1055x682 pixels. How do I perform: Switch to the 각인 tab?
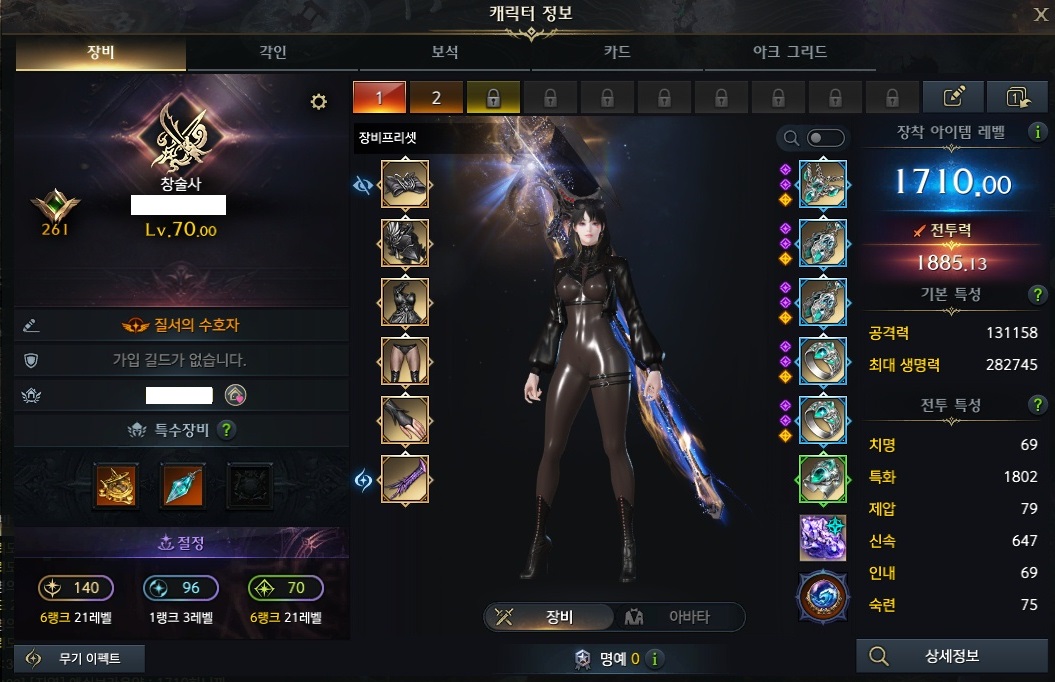click(273, 53)
